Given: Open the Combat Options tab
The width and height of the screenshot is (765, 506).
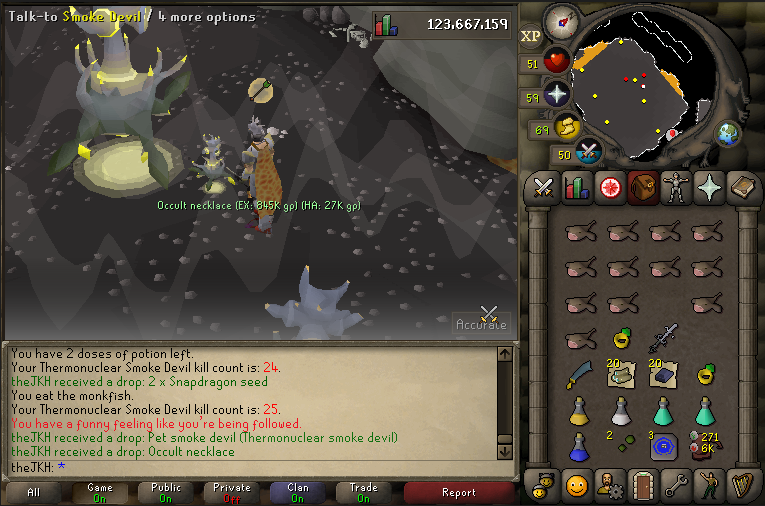Looking at the screenshot, I should coord(544,187).
